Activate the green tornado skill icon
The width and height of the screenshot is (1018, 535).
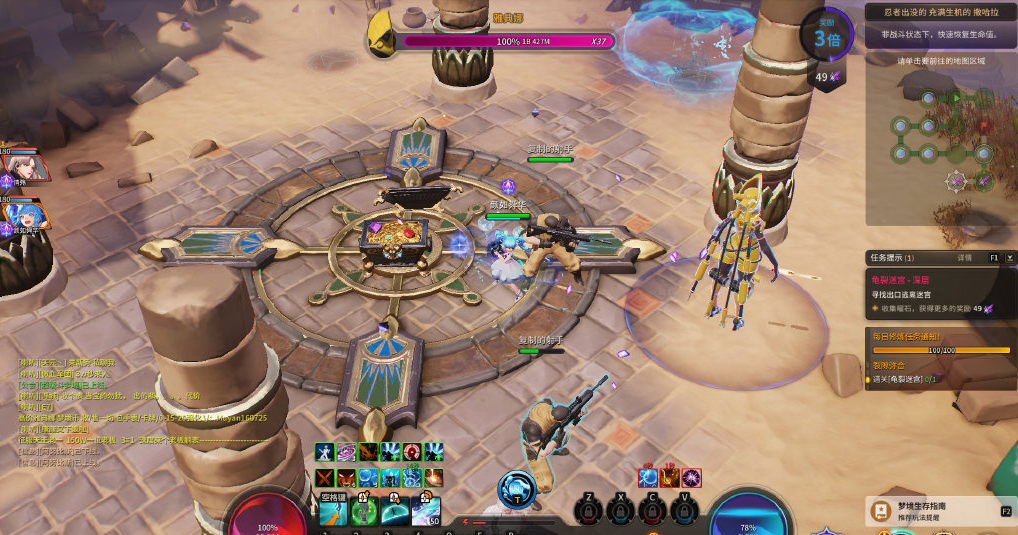pyautogui.click(x=364, y=511)
